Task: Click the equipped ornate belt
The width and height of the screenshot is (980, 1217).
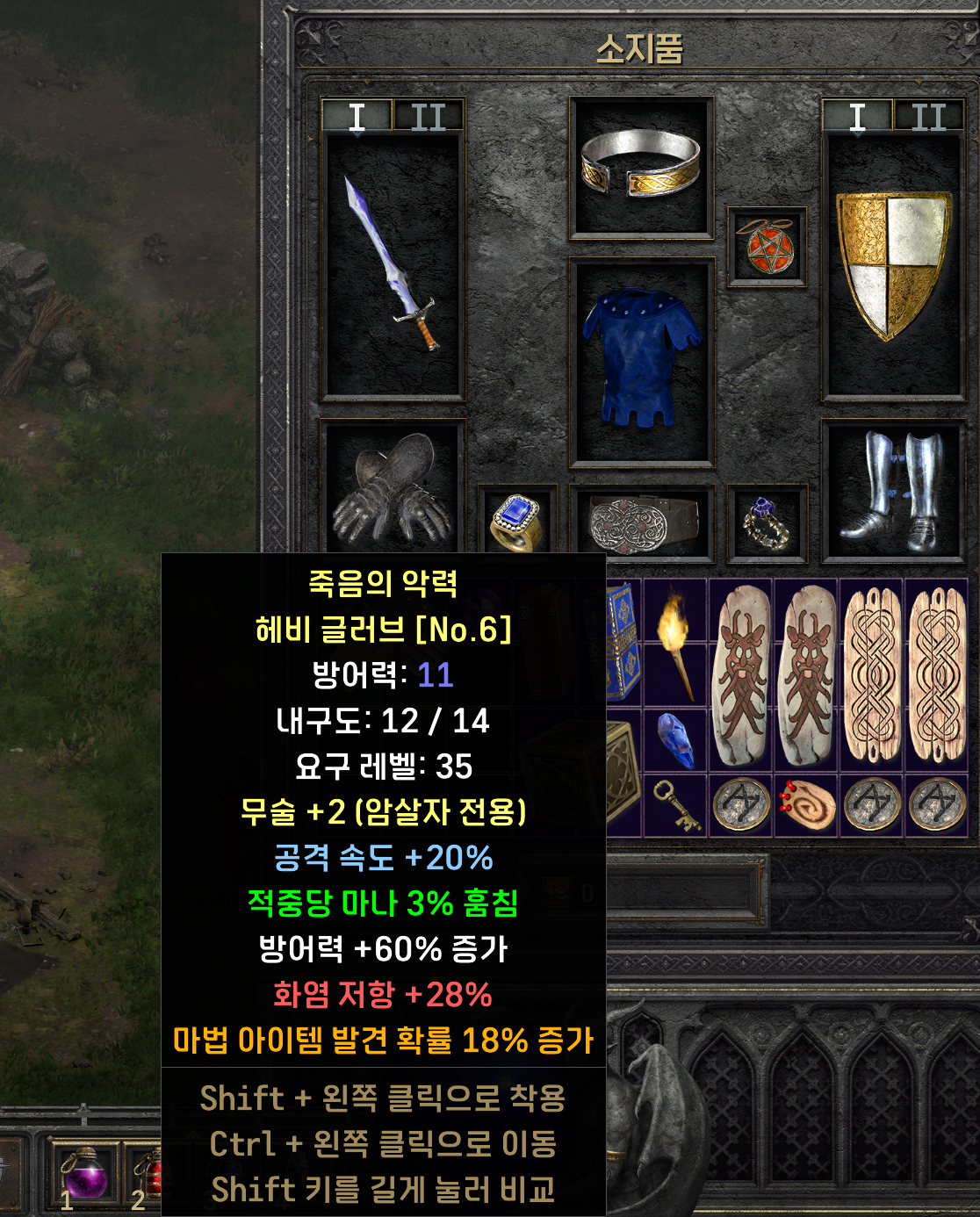Action: coord(641,522)
